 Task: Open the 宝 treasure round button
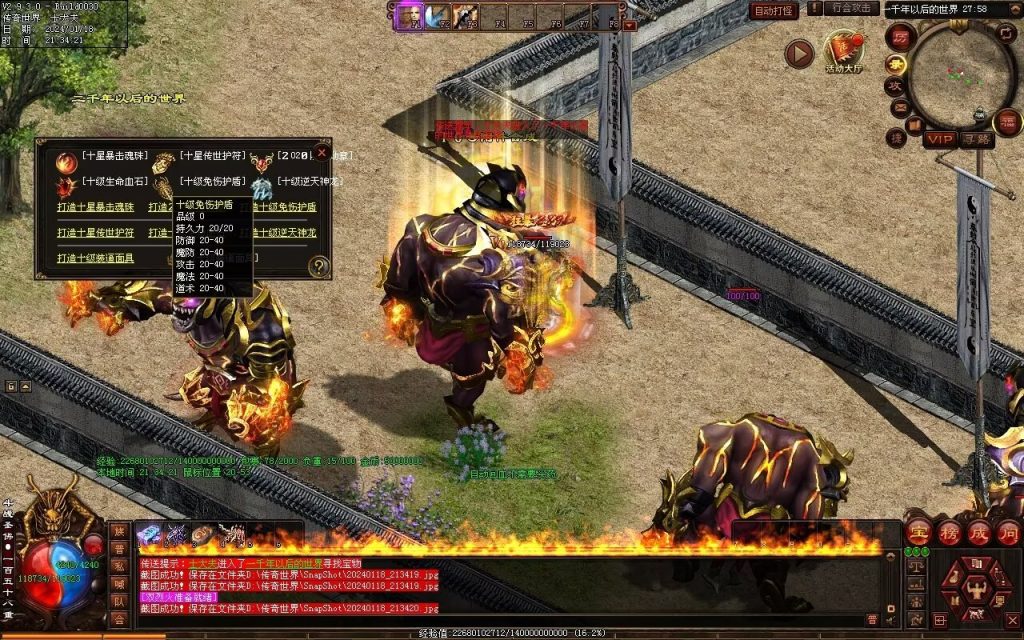click(920, 531)
